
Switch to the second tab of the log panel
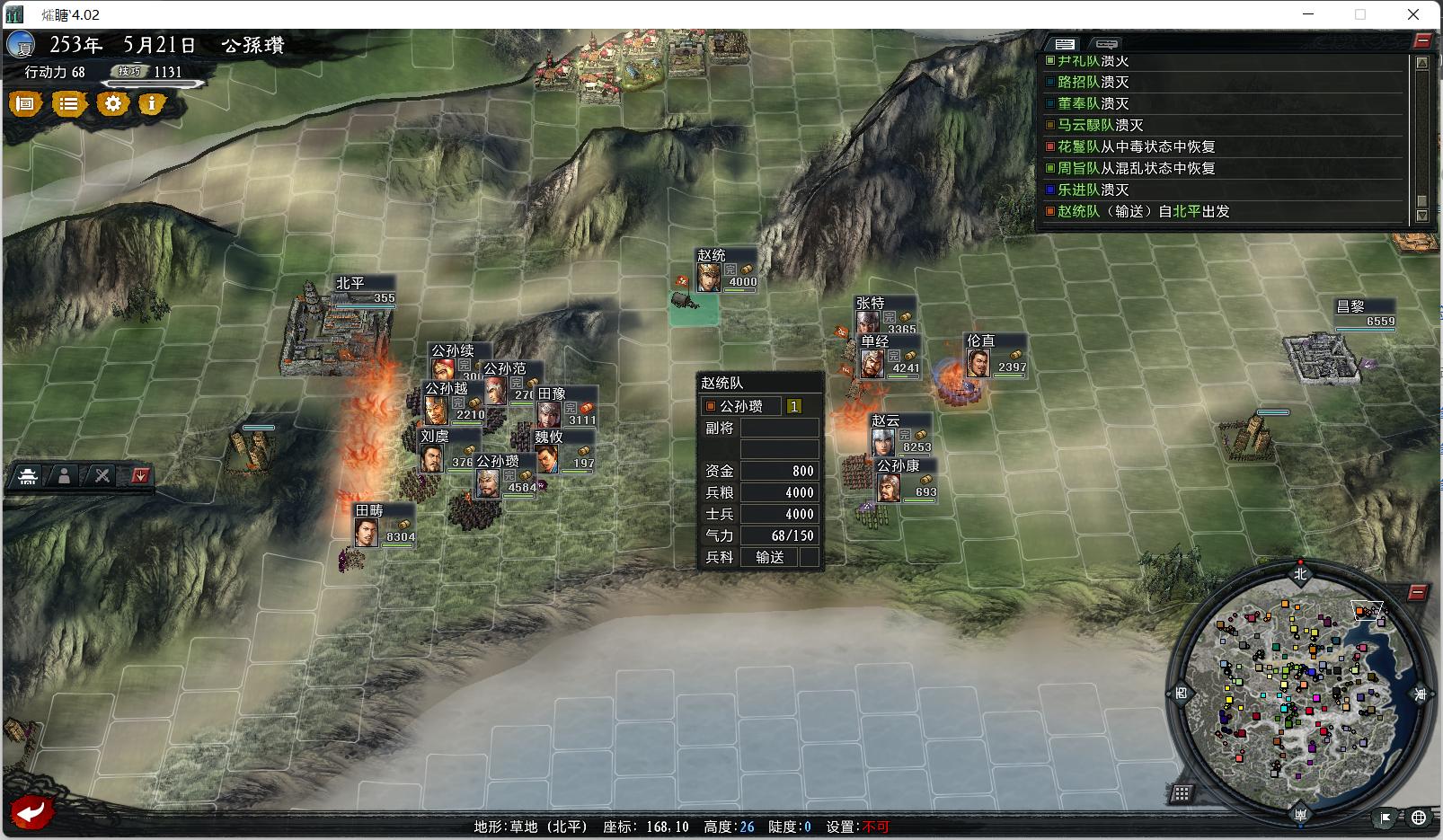click(1106, 43)
